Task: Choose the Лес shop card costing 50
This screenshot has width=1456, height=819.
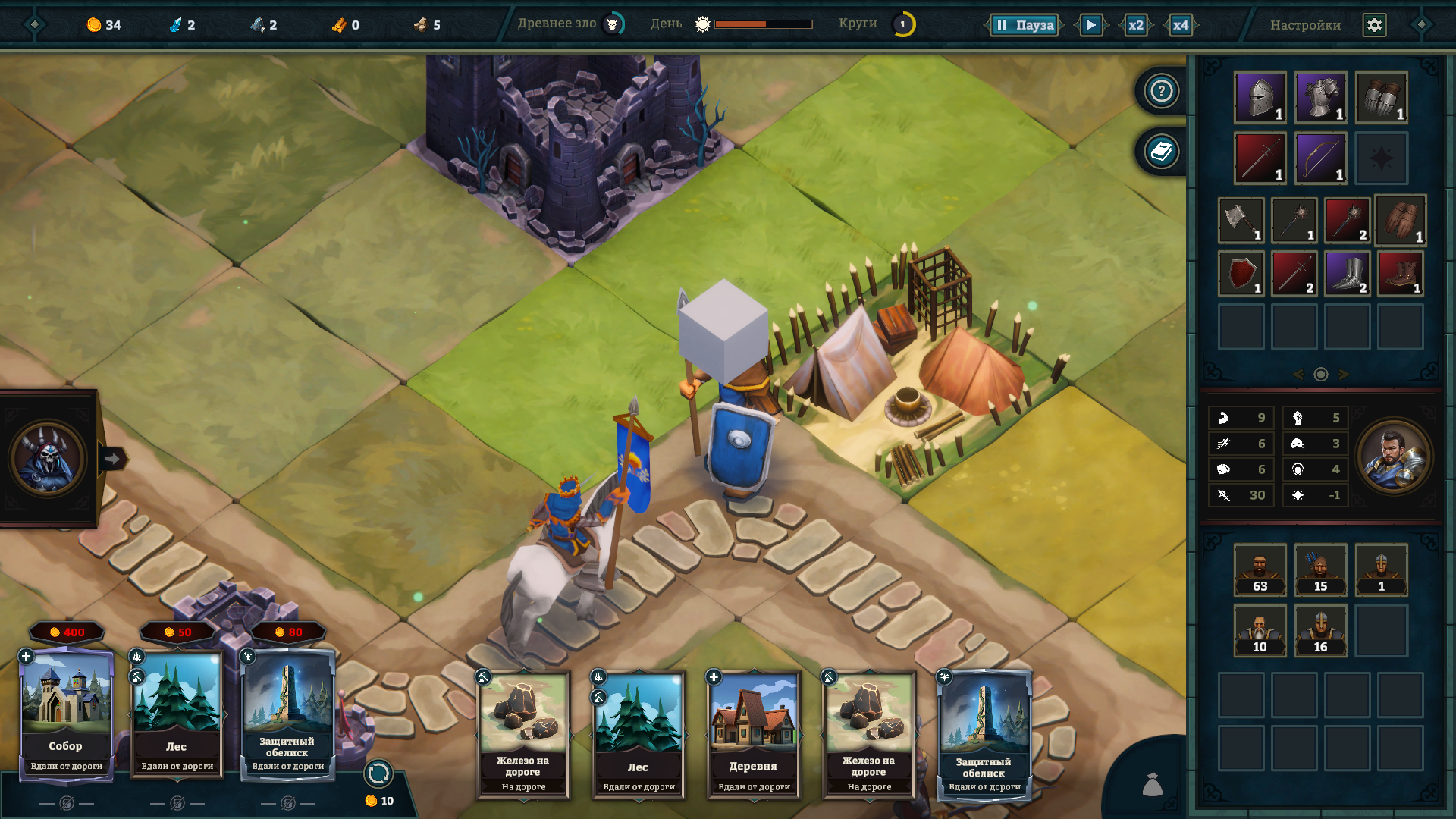Action: coord(177,713)
